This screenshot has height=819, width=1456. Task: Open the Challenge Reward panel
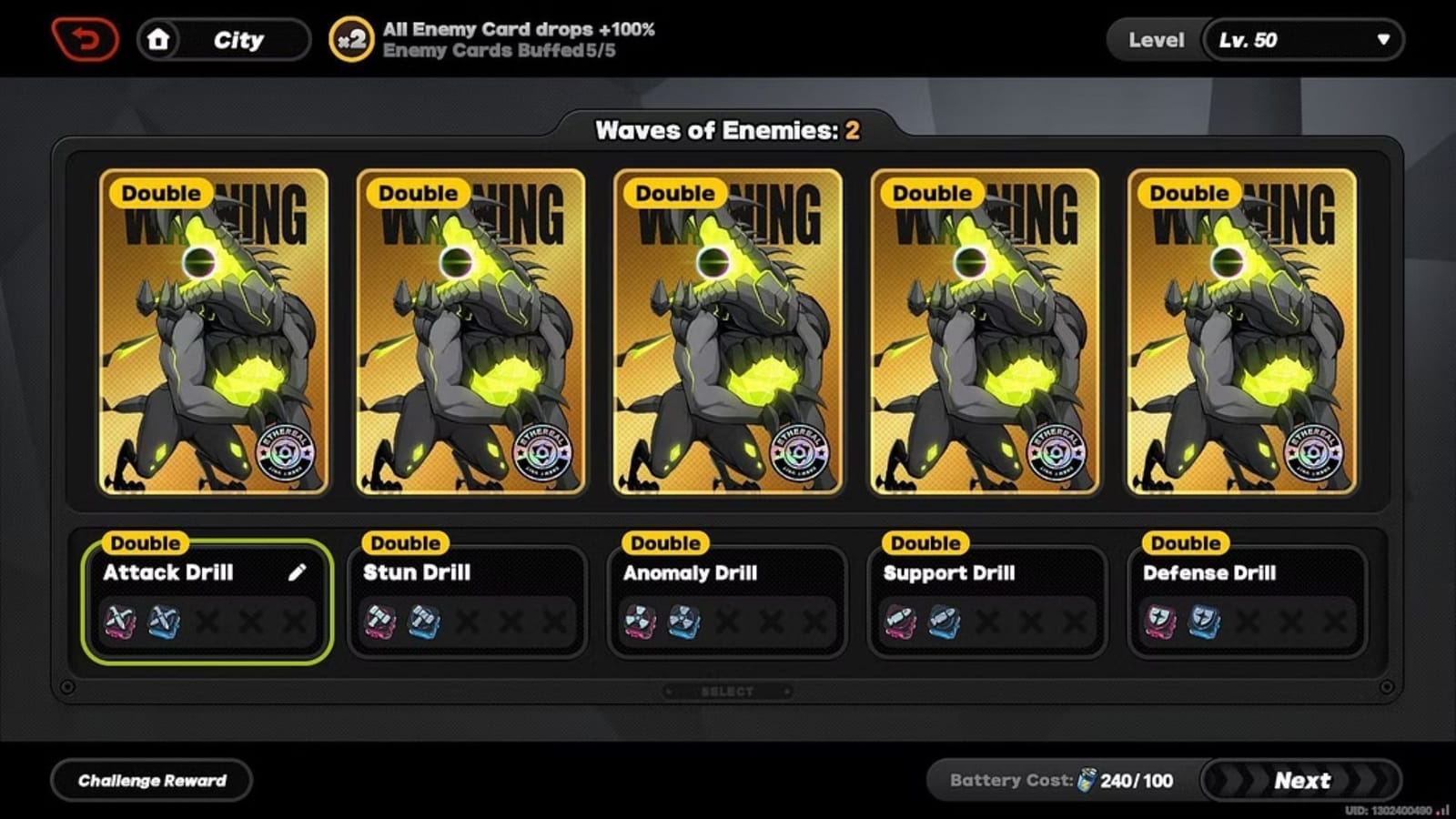pos(151,780)
